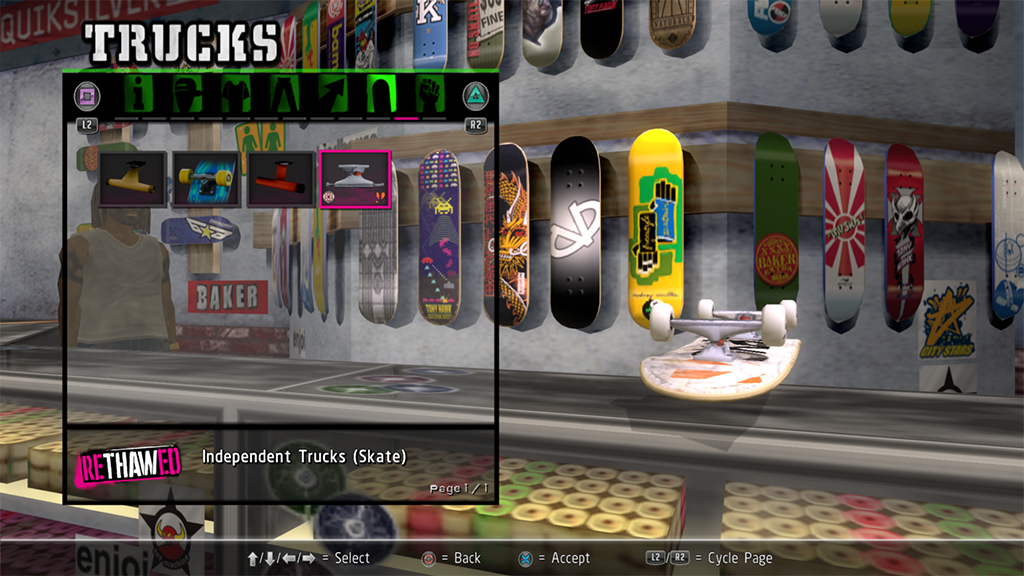The height and width of the screenshot is (576, 1024).
Task: Select the yellow truck thumbnail
Action: 133,178
